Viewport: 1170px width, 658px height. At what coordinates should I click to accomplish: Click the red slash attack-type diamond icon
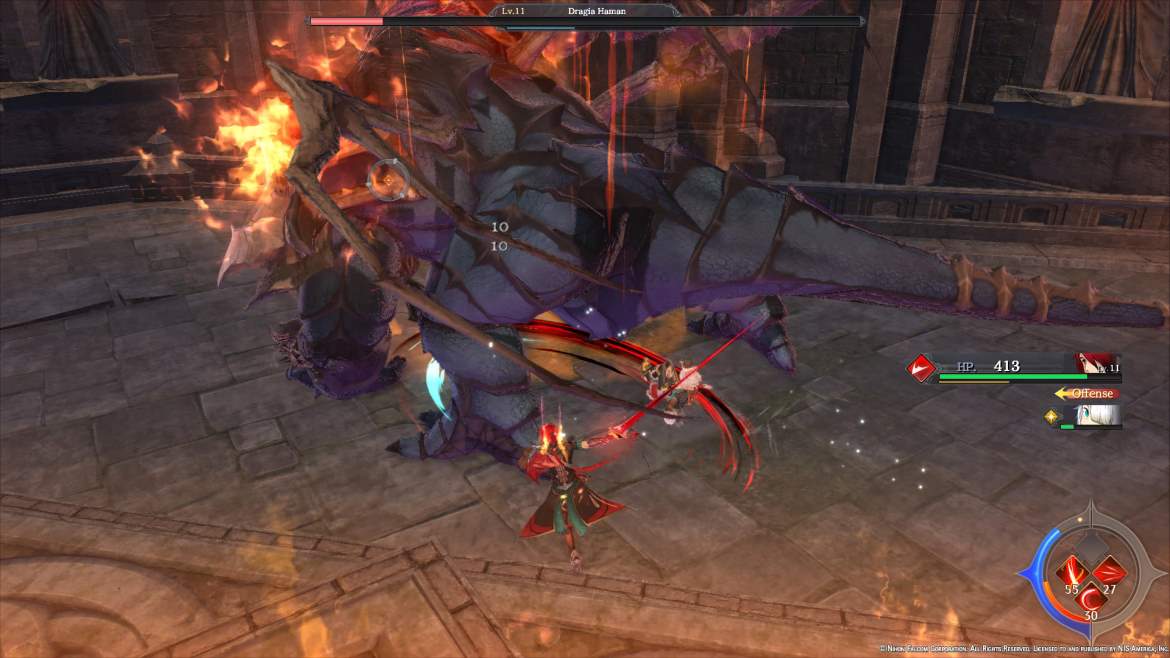tap(920, 367)
